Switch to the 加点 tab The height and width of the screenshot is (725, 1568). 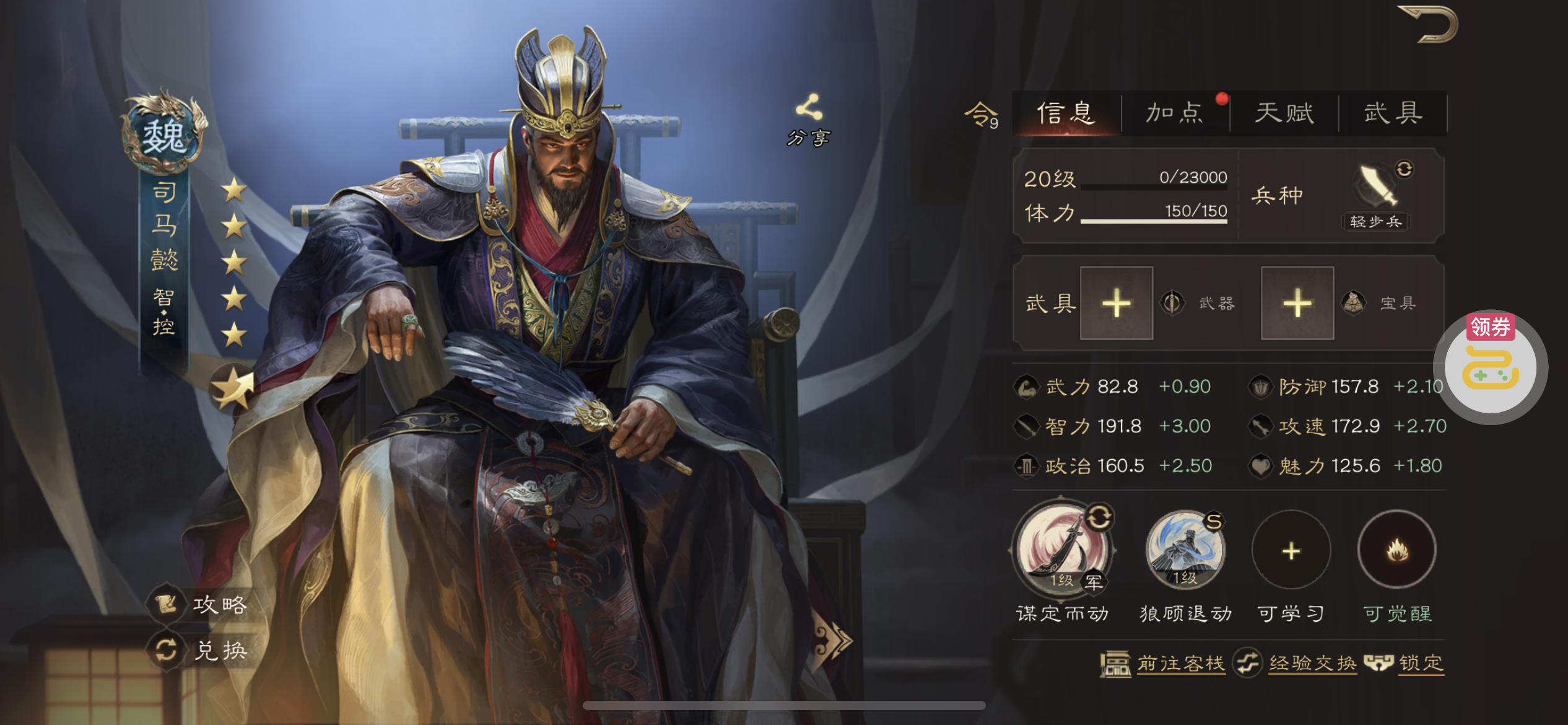click(1174, 113)
